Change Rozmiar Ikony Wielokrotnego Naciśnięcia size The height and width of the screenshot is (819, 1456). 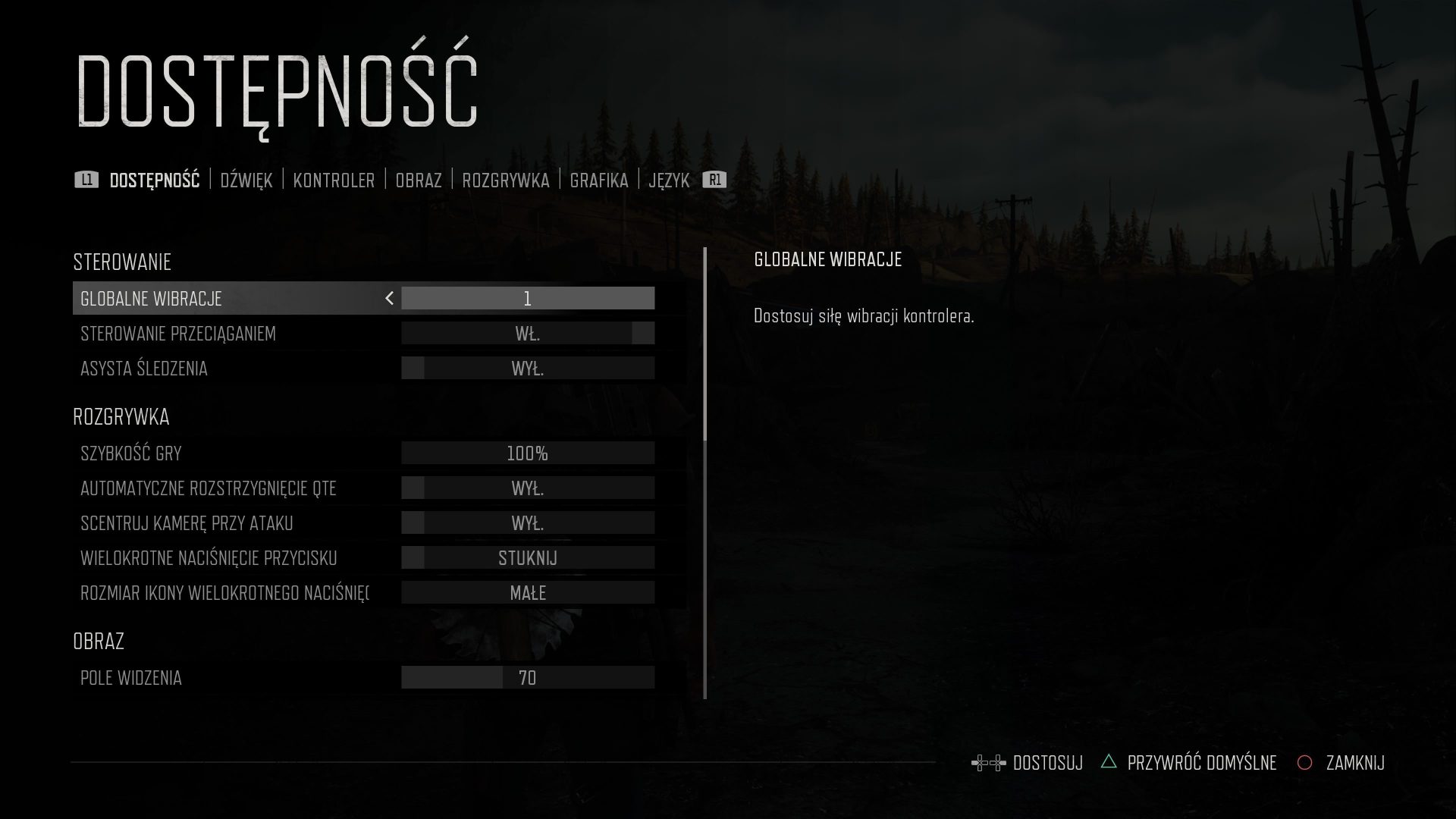(x=528, y=592)
